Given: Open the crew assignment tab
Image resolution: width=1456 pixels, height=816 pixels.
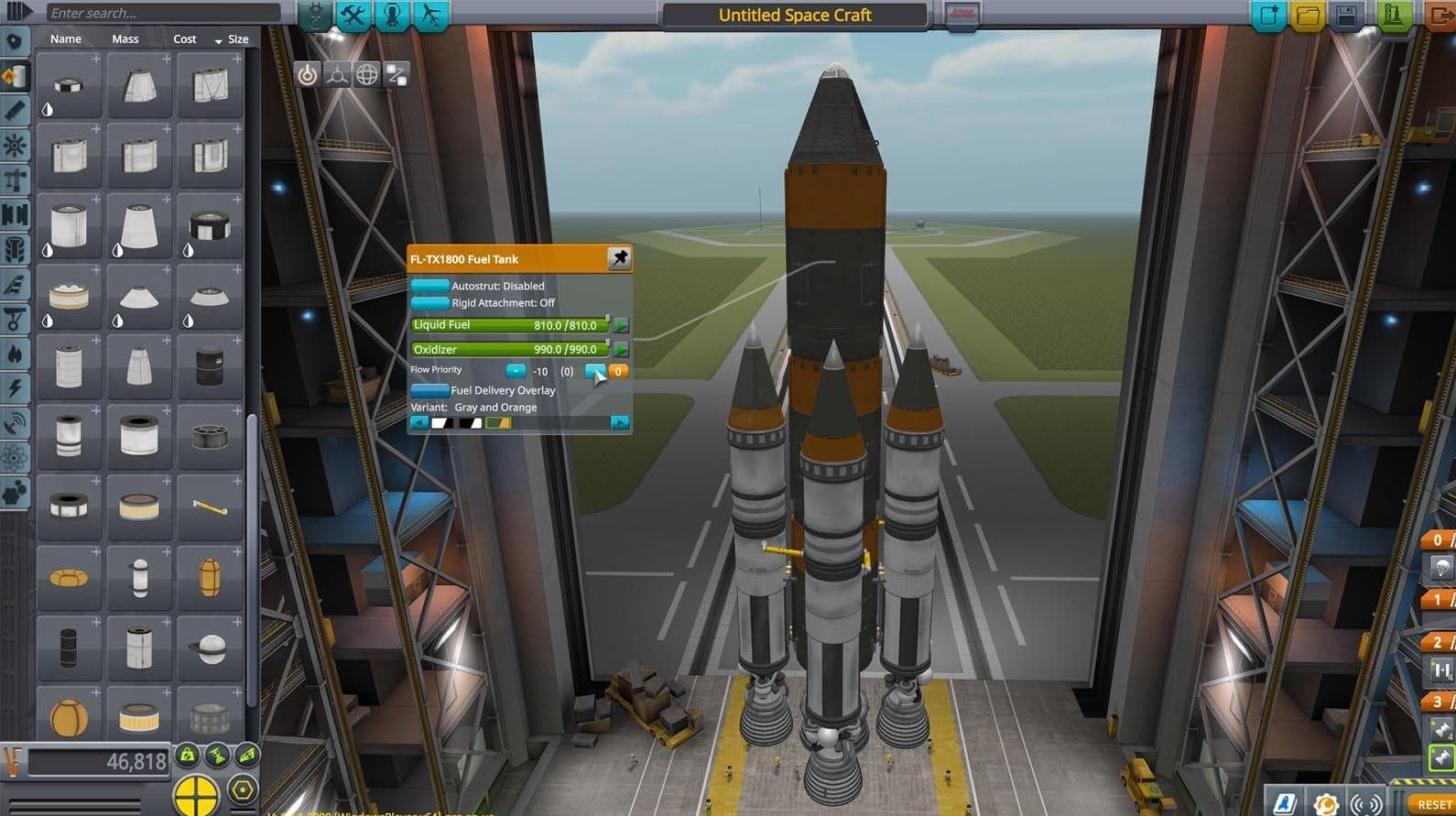Looking at the screenshot, I should click(x=393, y=16).
